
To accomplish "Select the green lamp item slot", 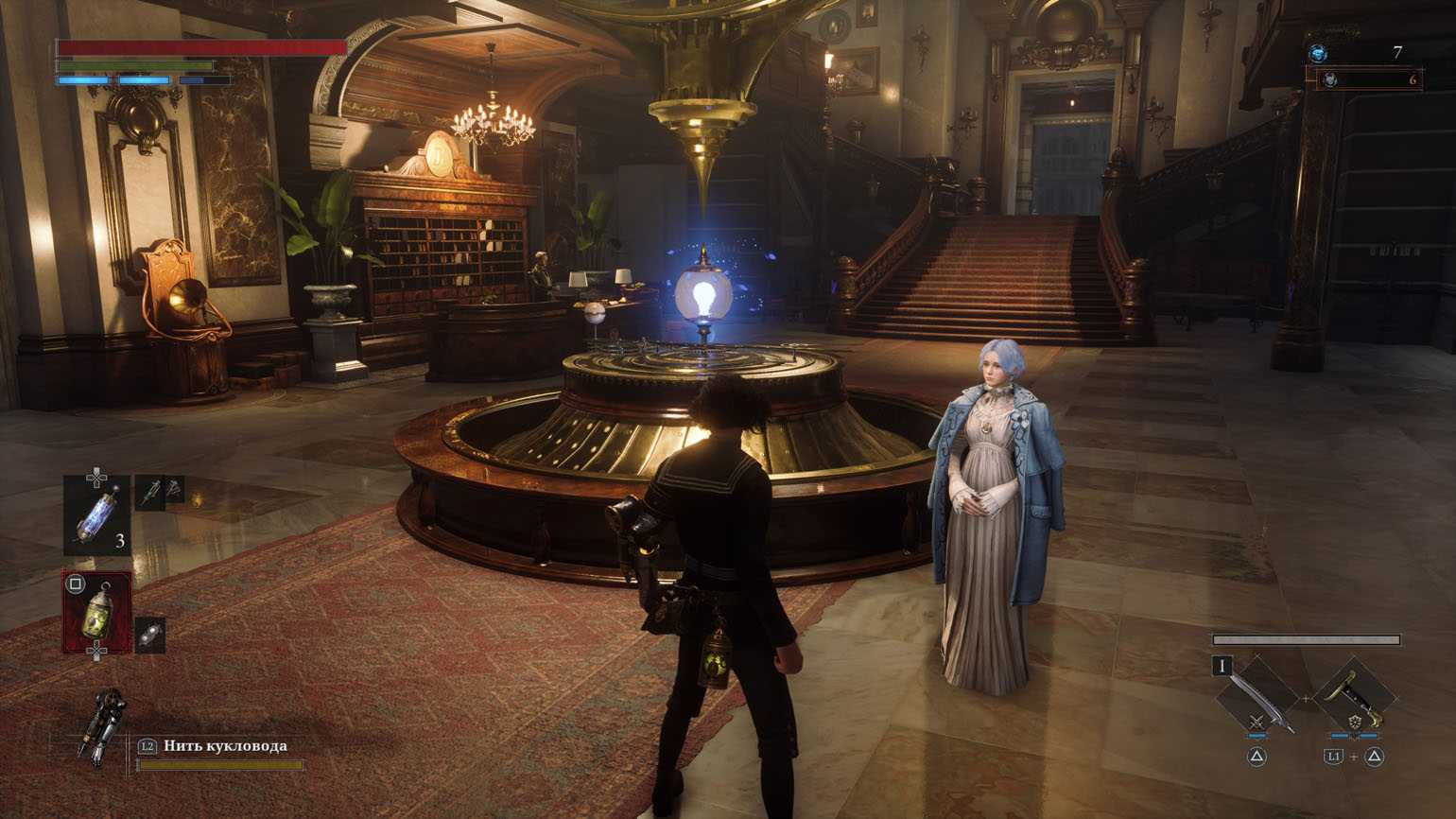I will [x=97, y=613].
